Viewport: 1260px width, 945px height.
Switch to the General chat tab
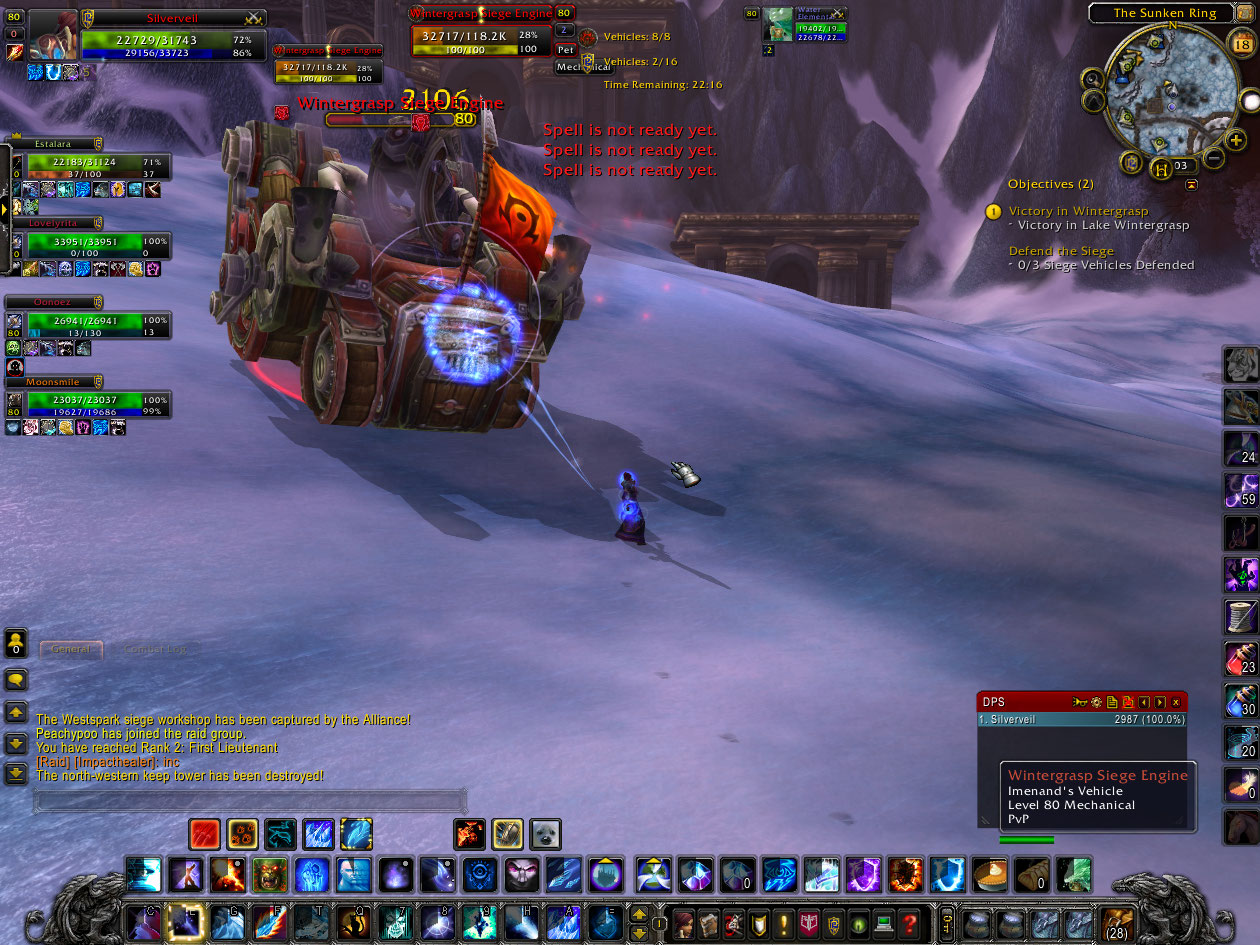[71, 649]
